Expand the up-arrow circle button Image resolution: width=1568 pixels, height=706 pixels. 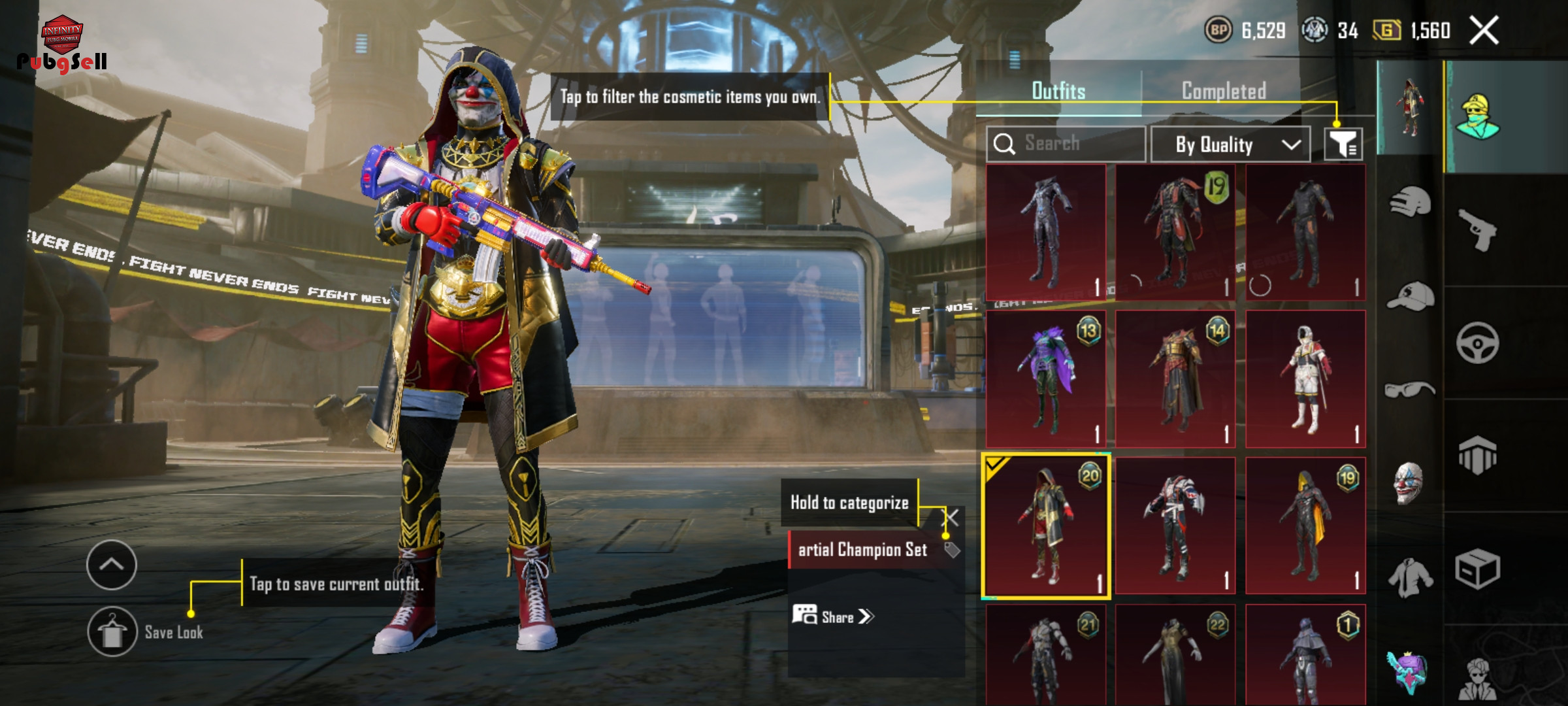coord(112,565)
